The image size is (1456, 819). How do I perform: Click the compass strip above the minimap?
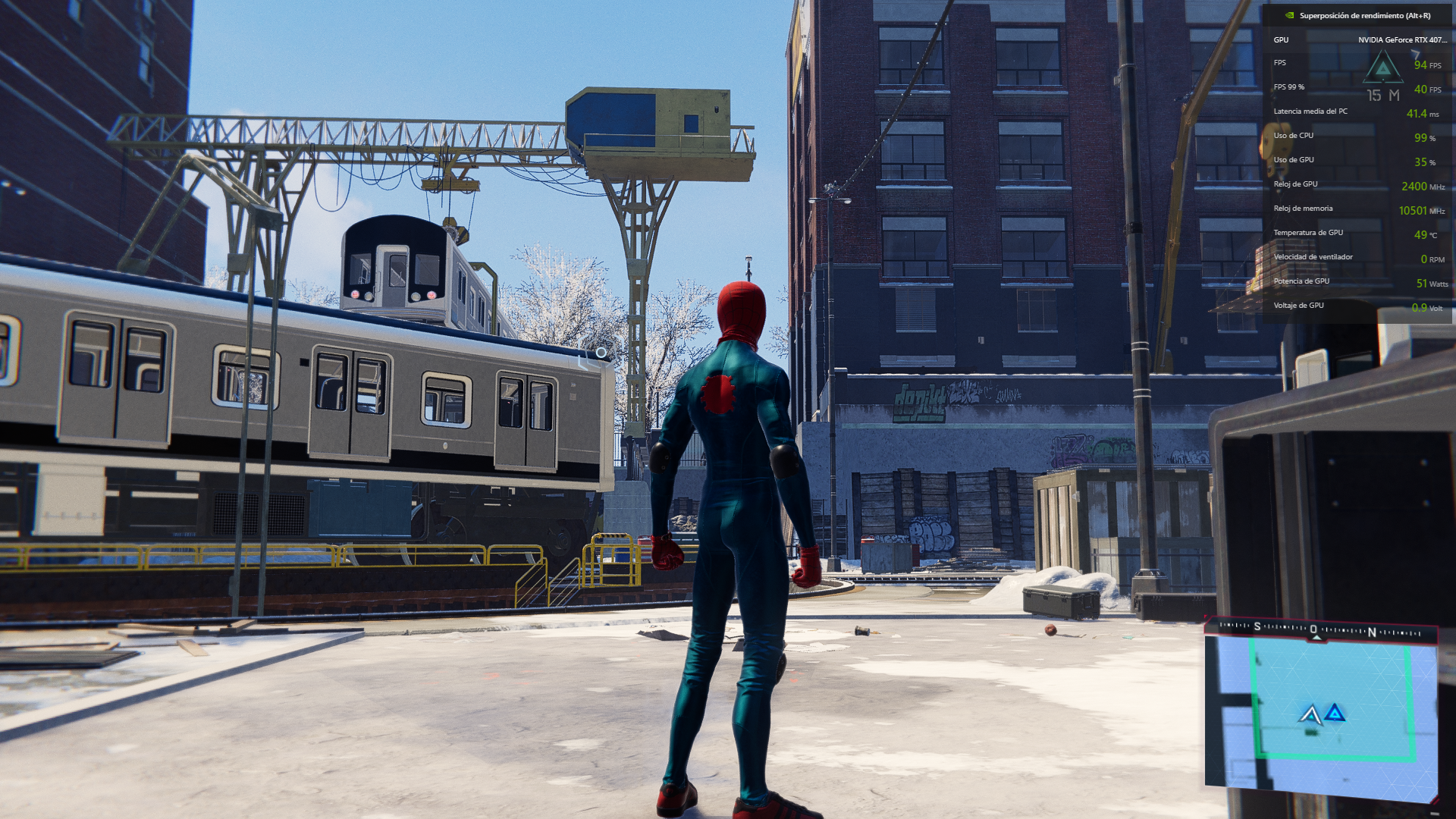click(x=1320, y=629)
